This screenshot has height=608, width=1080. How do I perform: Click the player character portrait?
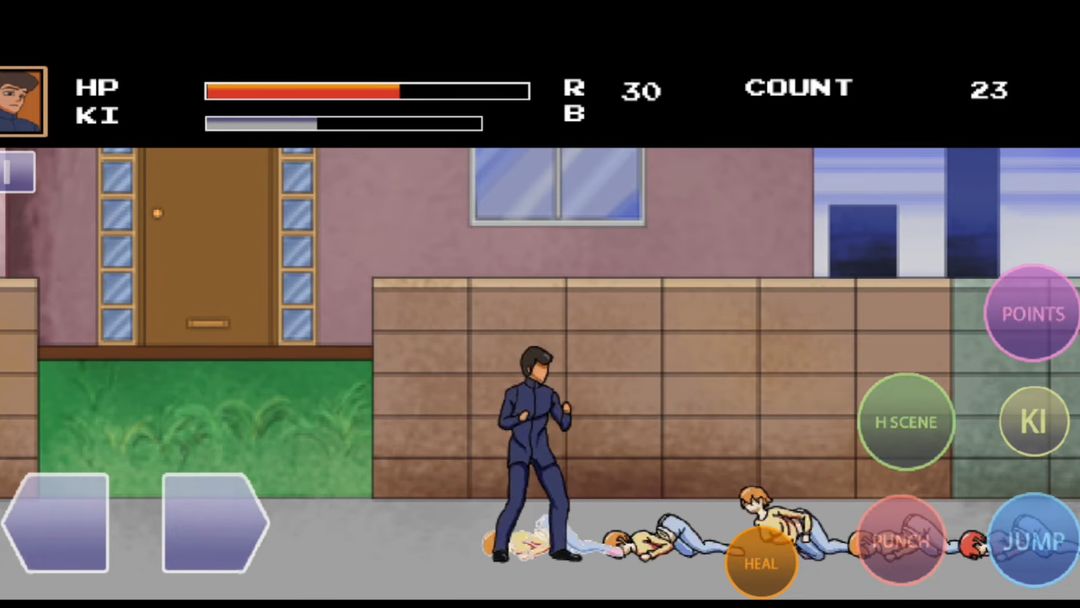pyautogui.click(x=20, y=101)
